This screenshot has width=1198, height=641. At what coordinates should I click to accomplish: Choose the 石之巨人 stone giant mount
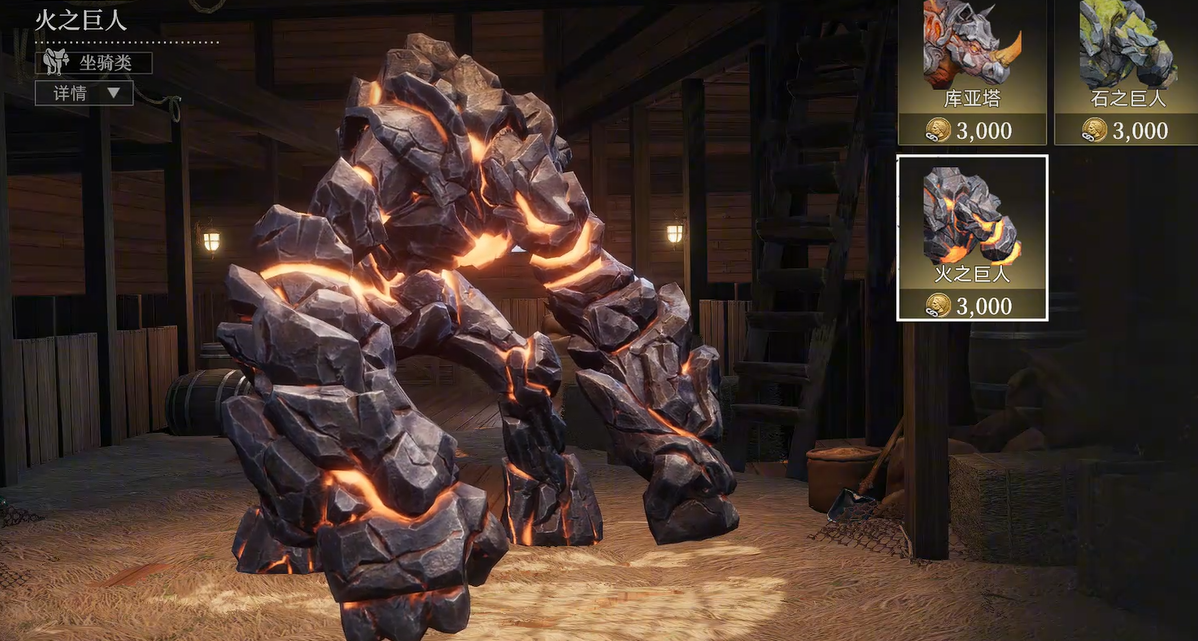pyautogui.click(x=1126, y=70)
